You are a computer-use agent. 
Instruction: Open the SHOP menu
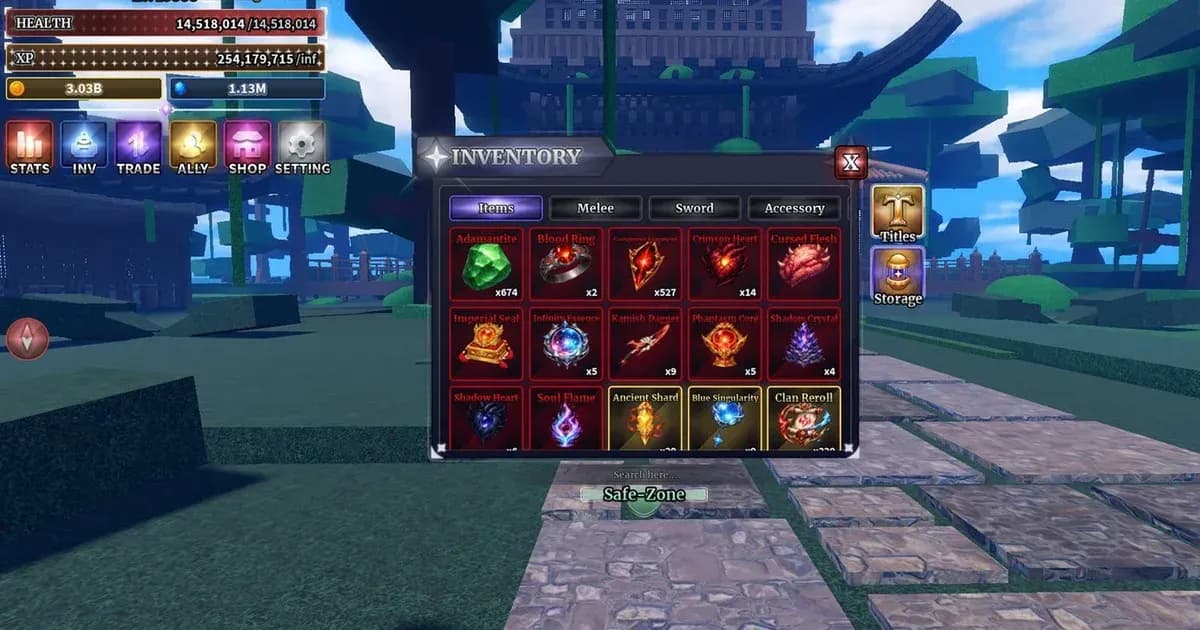point(247,147)
